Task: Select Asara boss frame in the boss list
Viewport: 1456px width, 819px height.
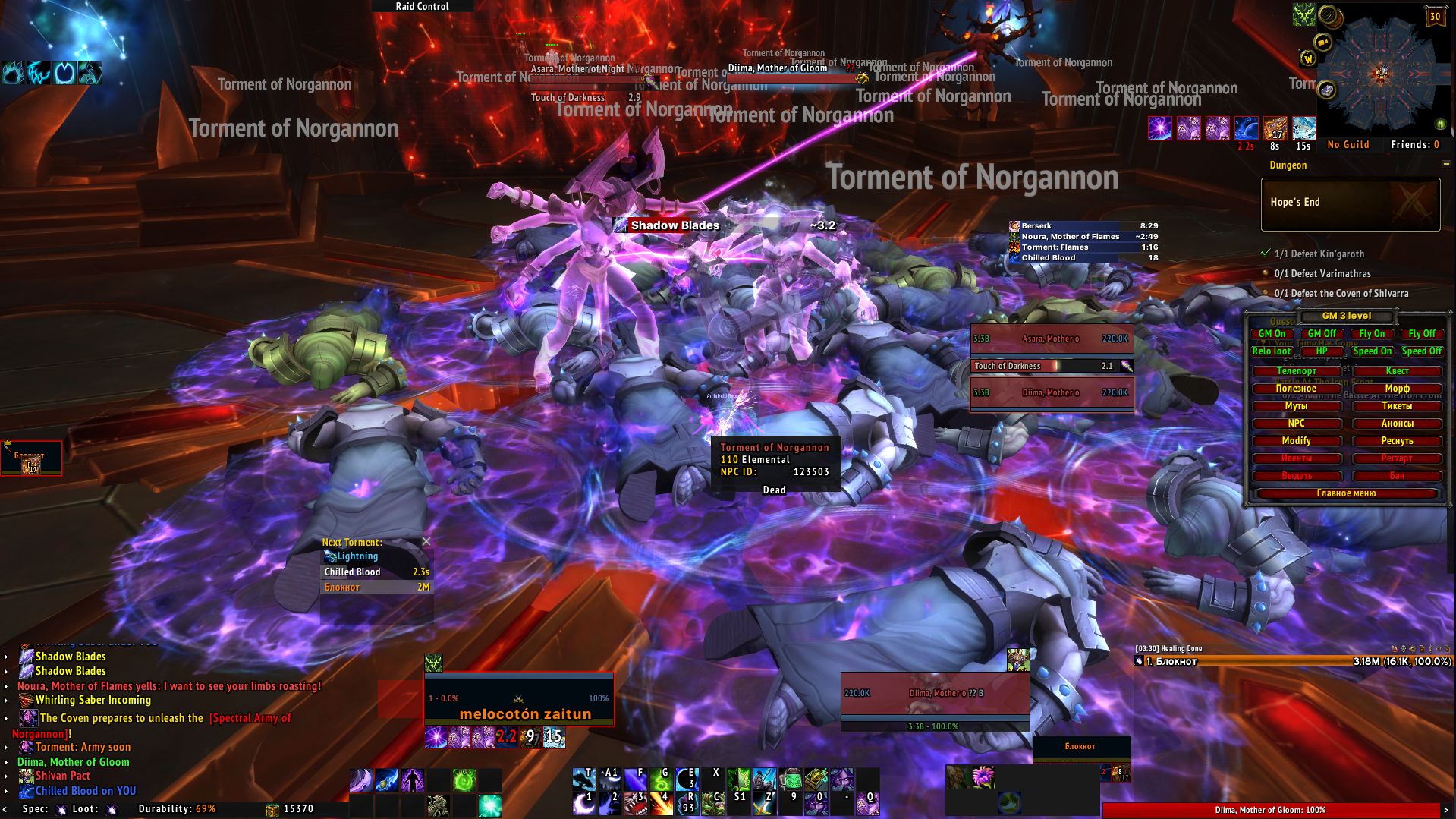Action: pyautogui.click(x=1052, y=339)
